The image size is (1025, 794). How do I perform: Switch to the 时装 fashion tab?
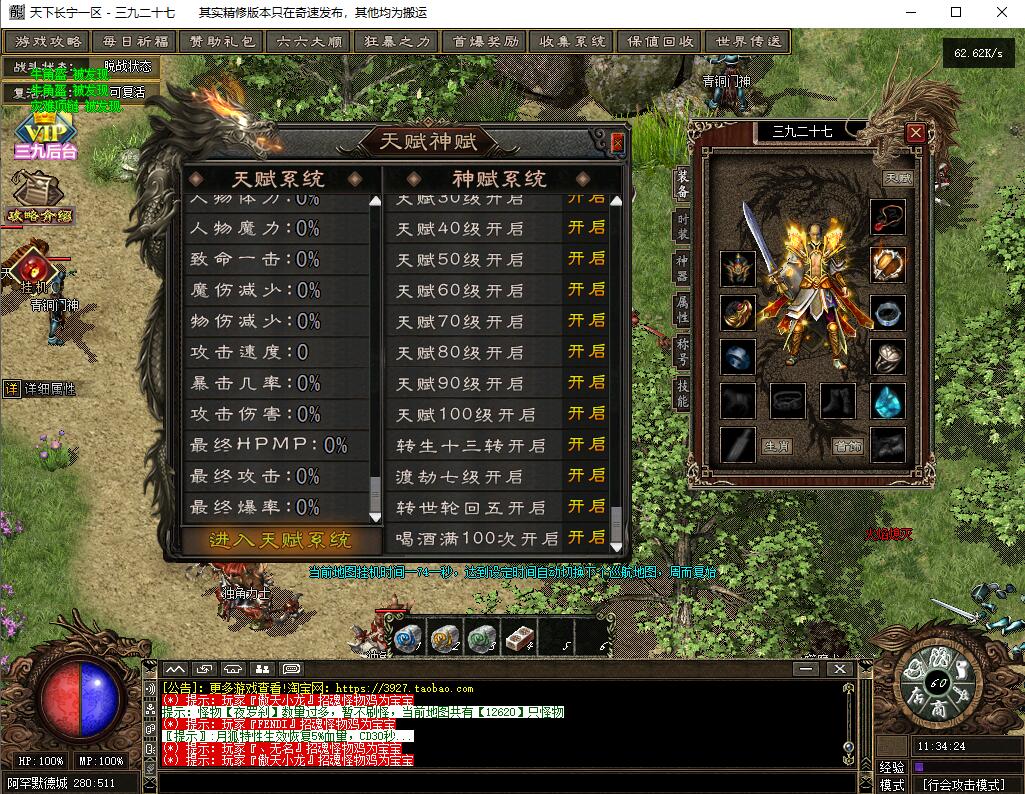point(683,227)
